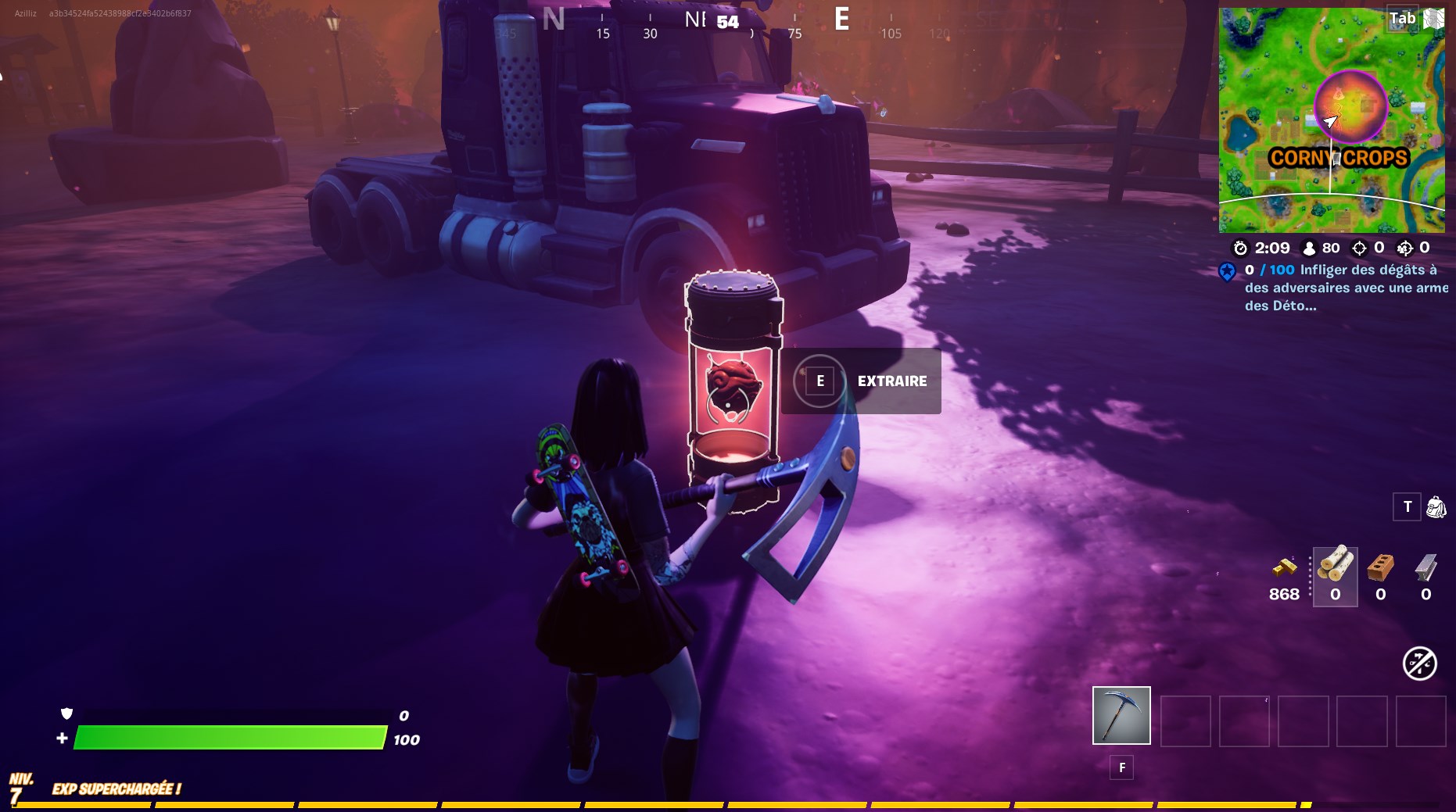Click the CORNY CROPS map label
Viewport: 1456px width, 812px height.
click(x=1339, y=157)
